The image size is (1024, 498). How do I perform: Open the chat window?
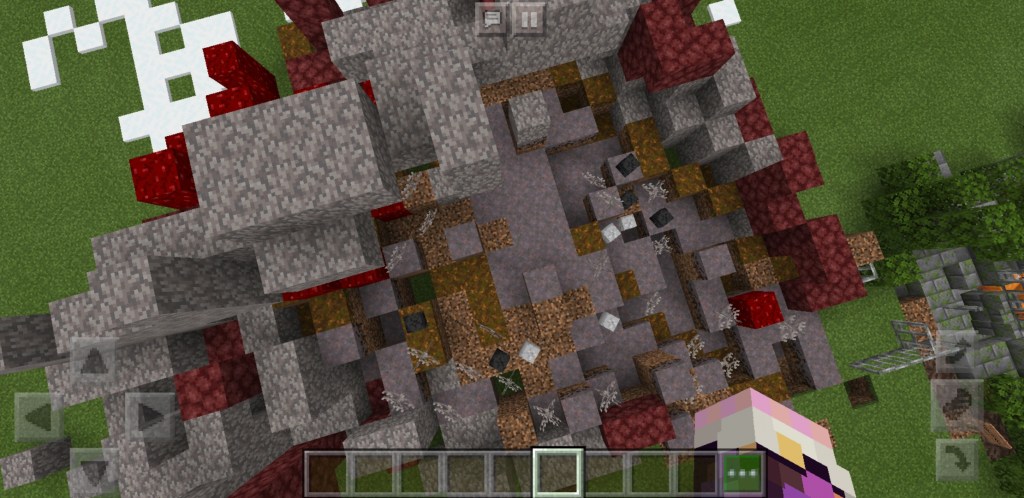coord(491,19)
